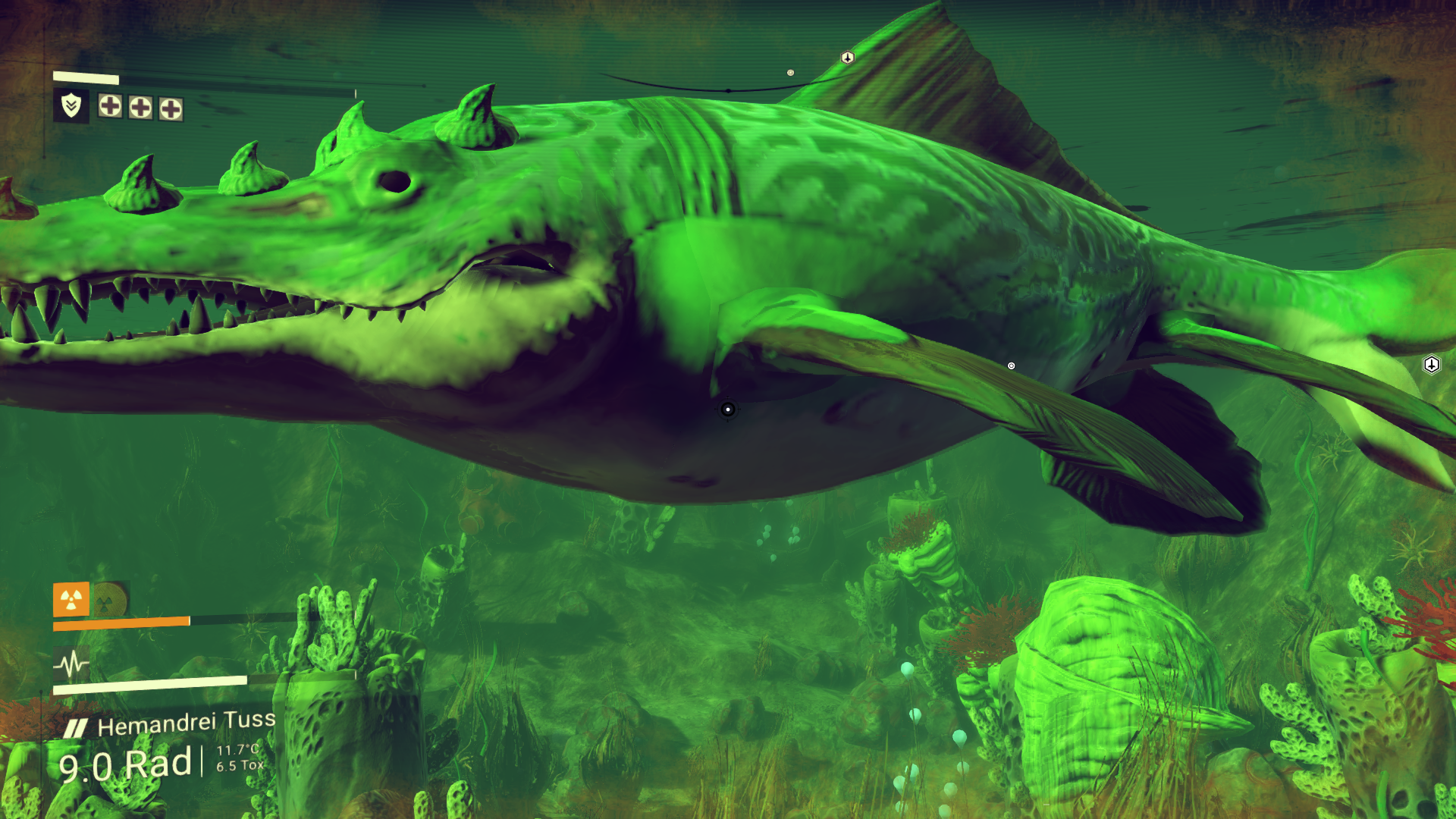Image resolution: width=1456 pixels, height=819 pixels.
Task: Click the life support waveform icon
Action: 71,665
